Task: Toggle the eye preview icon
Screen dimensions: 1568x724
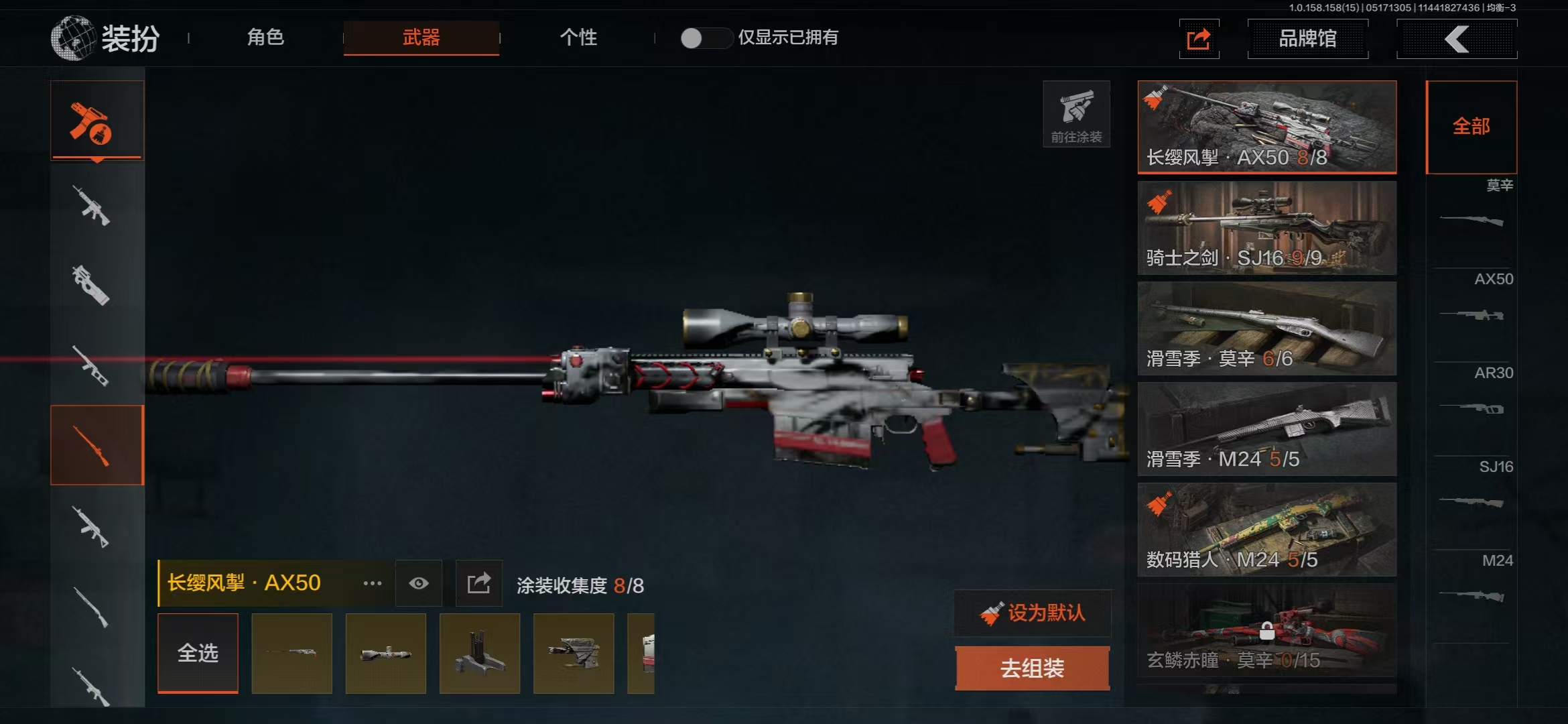Action: 419,583
